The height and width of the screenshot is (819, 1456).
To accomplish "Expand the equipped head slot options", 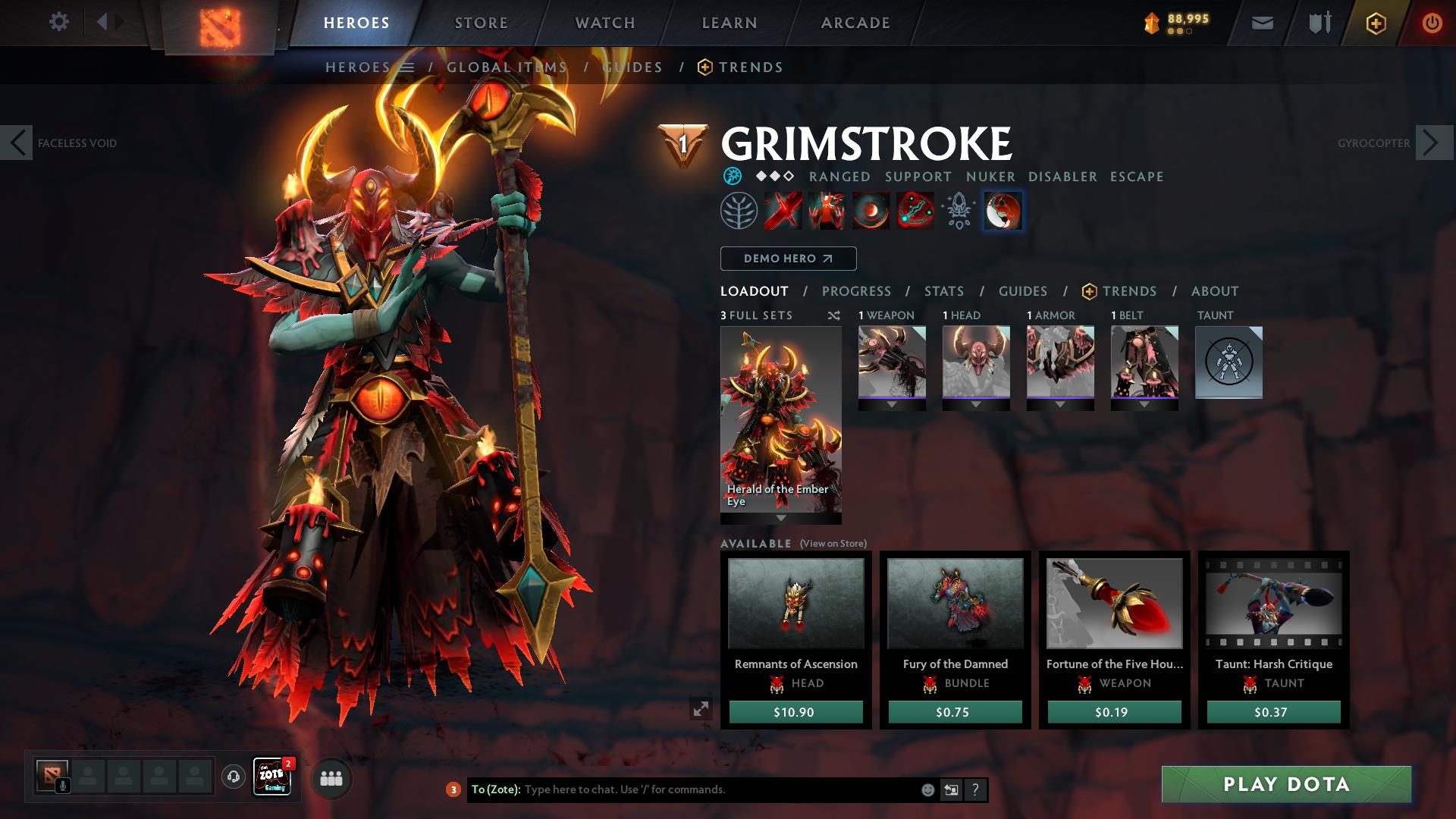I will click(976, 403).
